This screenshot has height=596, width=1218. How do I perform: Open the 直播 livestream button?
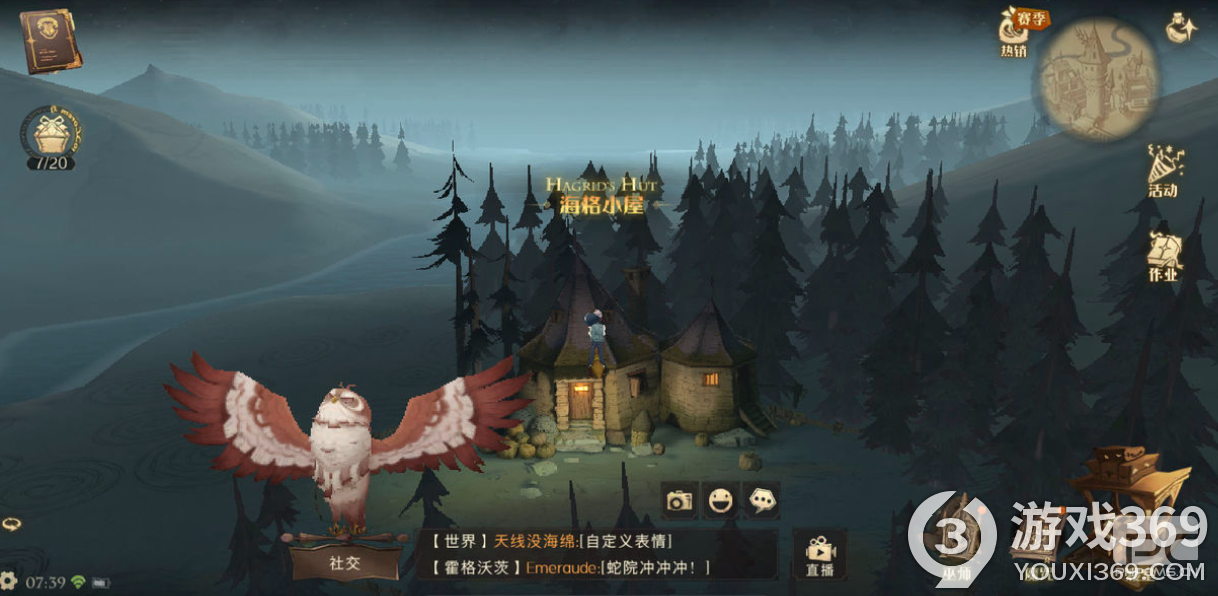click(x=819, y=555)
